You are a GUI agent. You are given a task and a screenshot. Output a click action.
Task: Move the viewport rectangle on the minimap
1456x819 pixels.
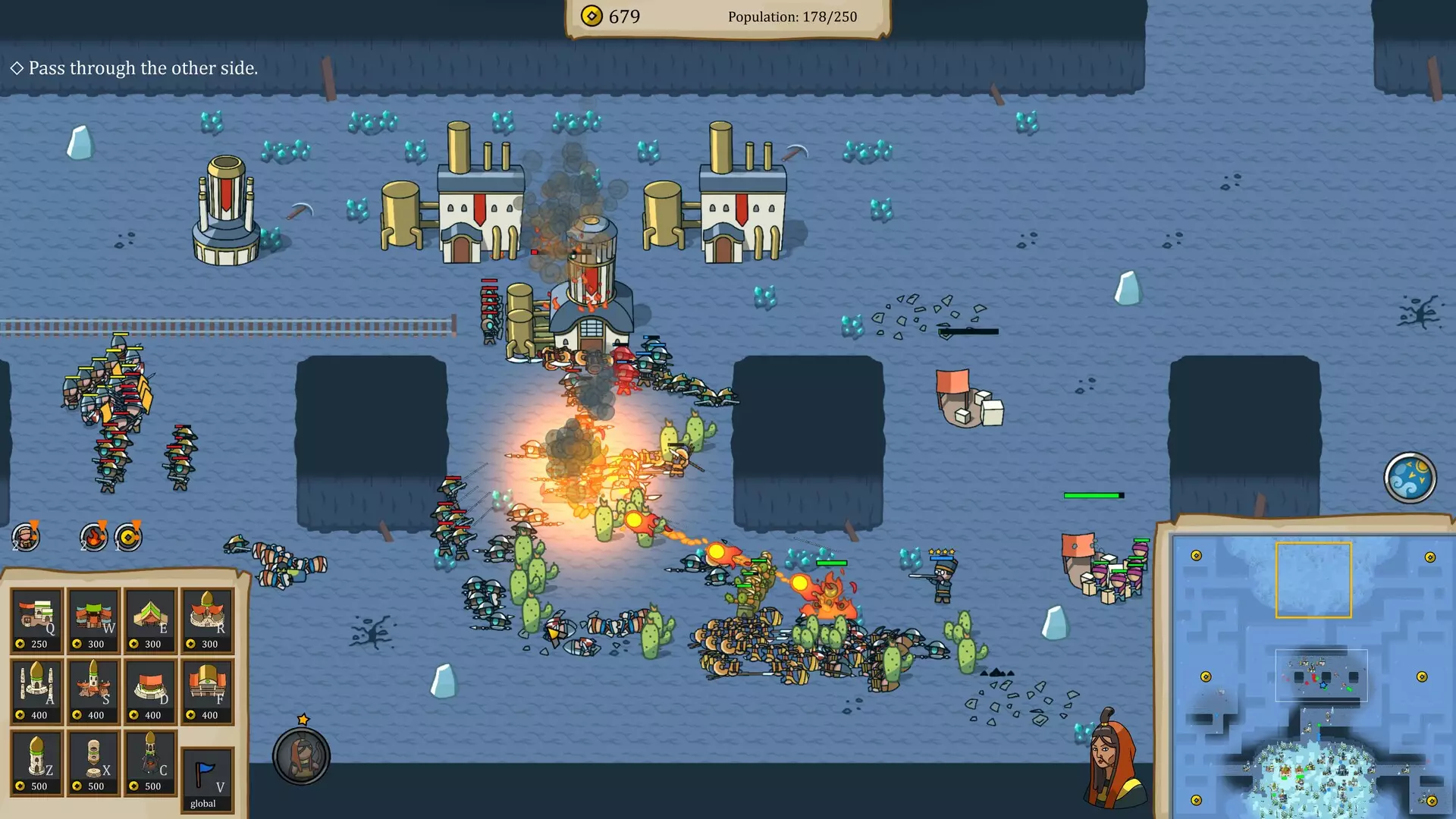click(x=1316, y=580)
